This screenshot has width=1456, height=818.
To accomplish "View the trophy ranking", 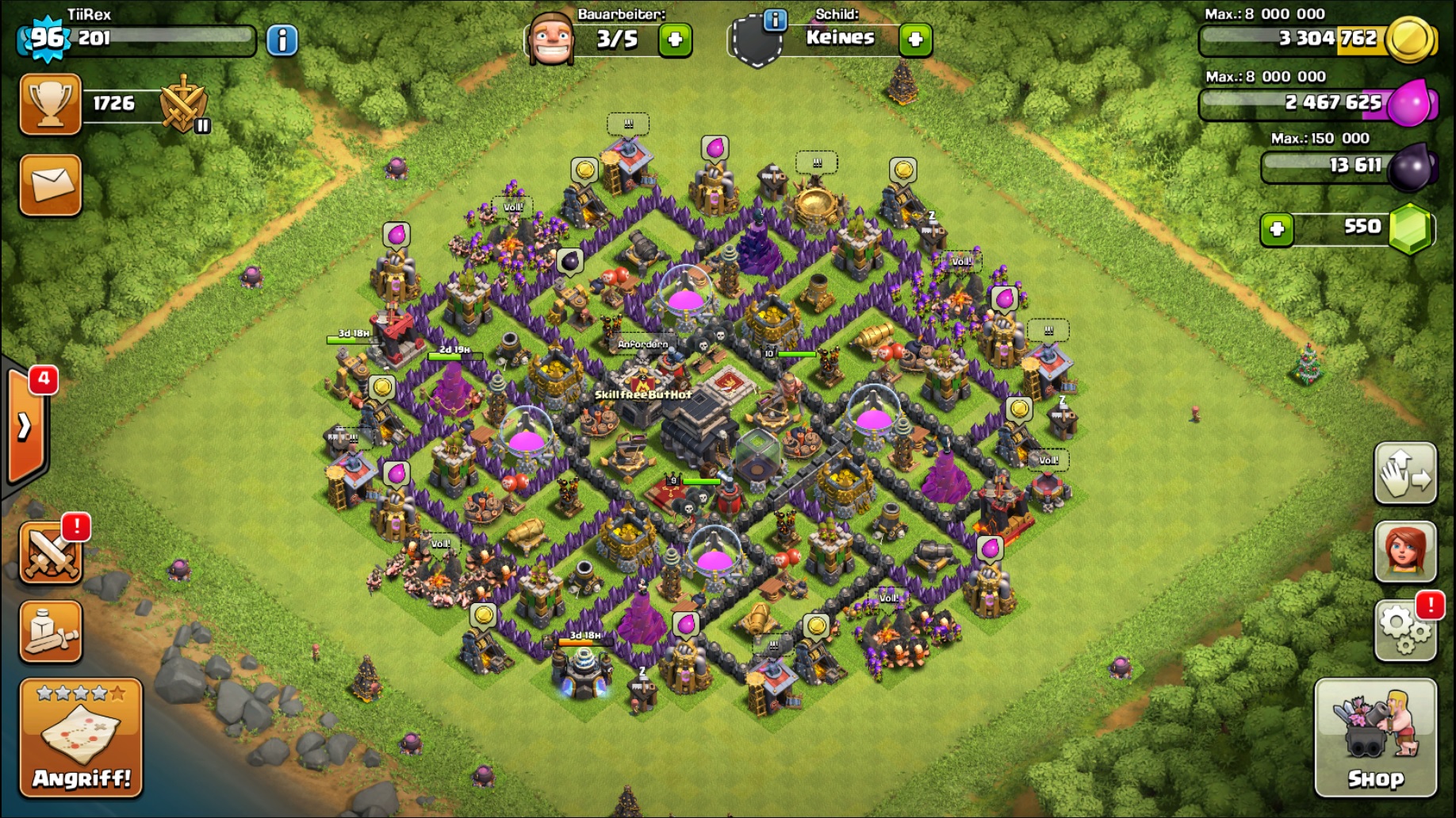I will click(50, 104).
